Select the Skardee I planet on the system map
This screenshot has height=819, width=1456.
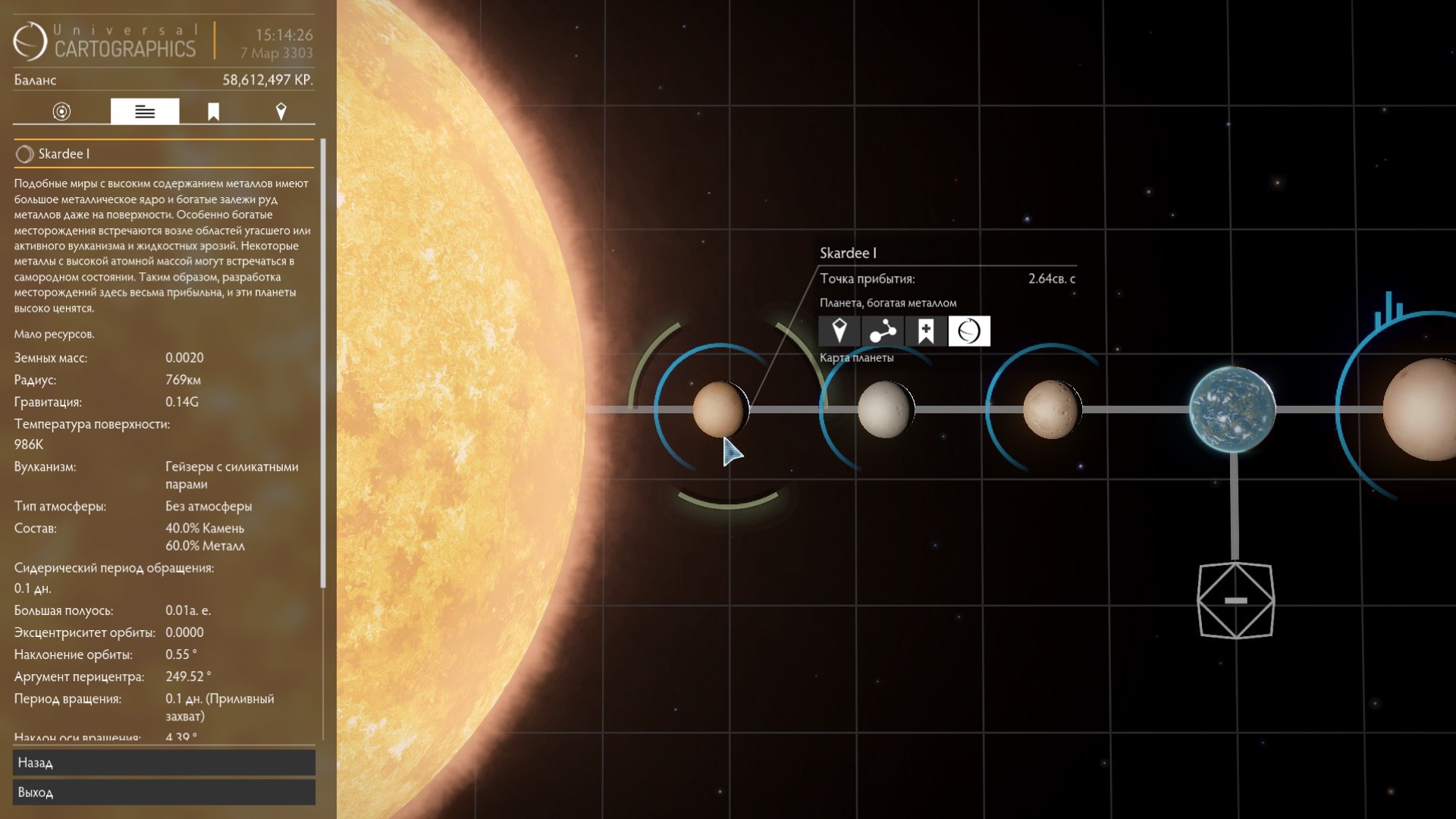719,409
